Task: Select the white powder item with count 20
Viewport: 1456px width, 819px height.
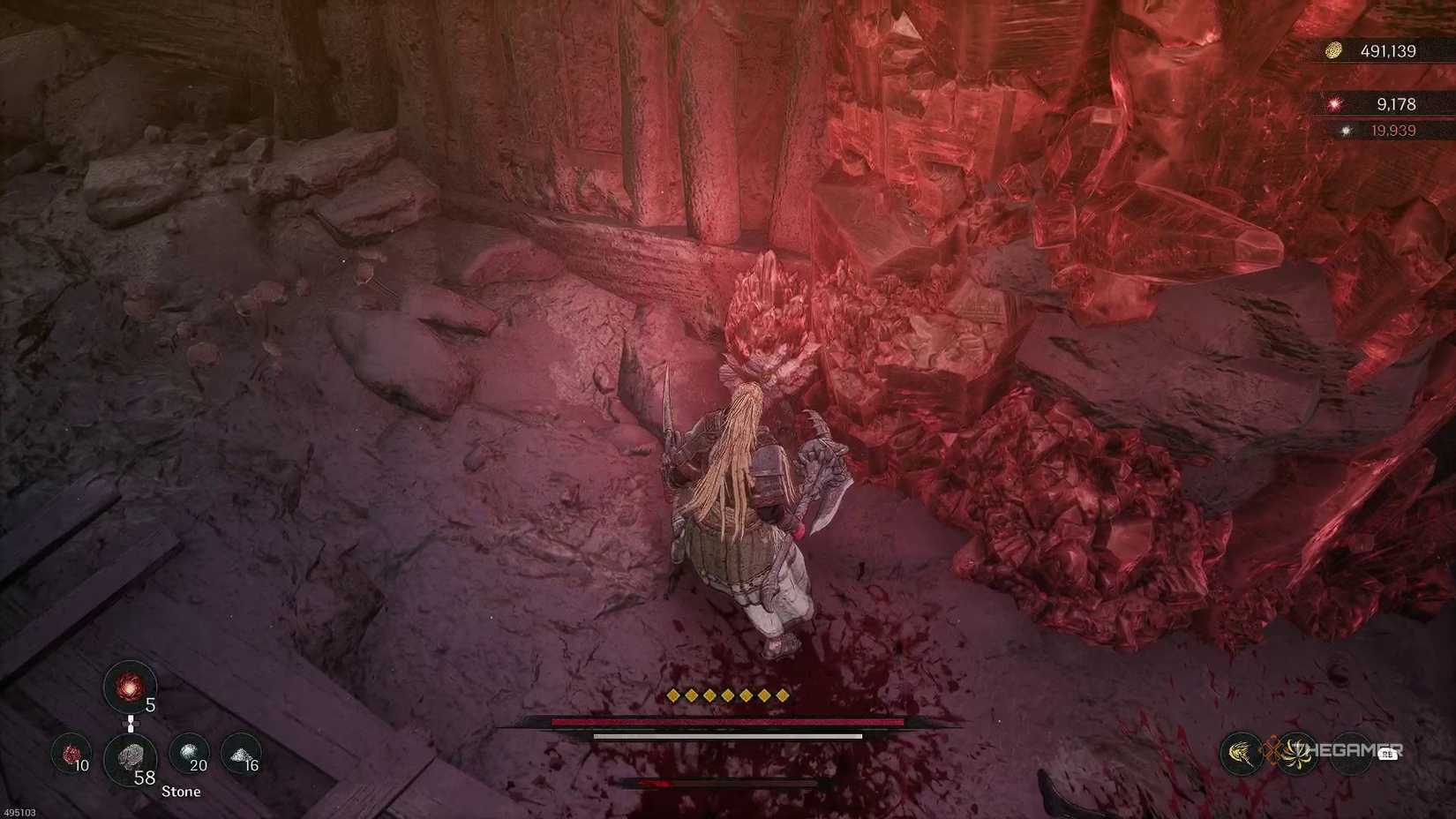Action: (x=189, y=752)
